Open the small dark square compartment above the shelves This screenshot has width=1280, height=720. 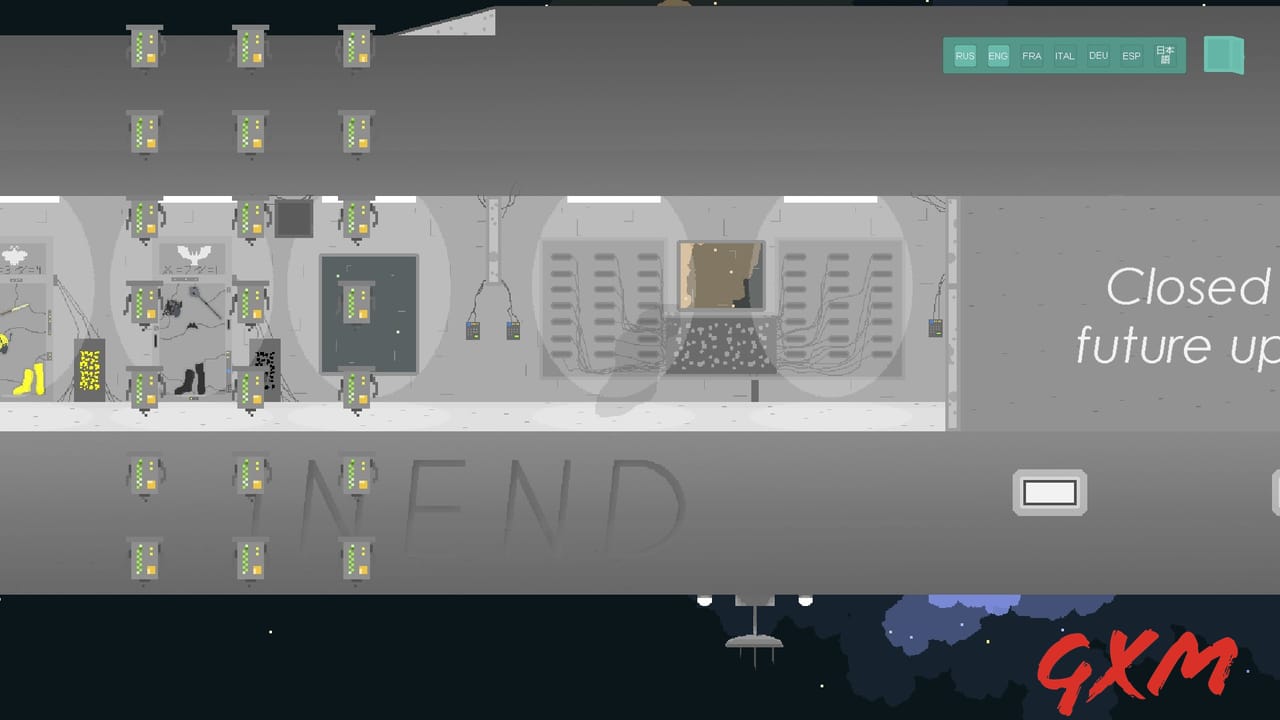pos(294,218)
